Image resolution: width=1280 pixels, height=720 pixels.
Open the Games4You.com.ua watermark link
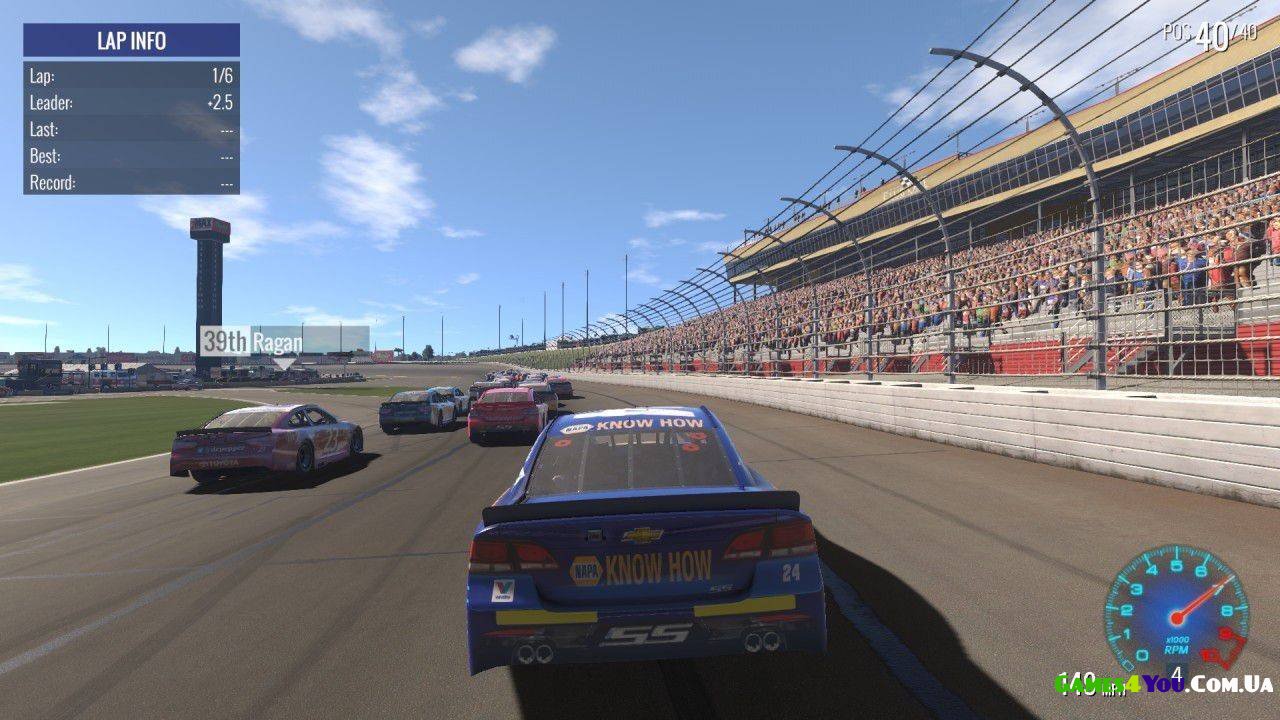click(1164, 684)
